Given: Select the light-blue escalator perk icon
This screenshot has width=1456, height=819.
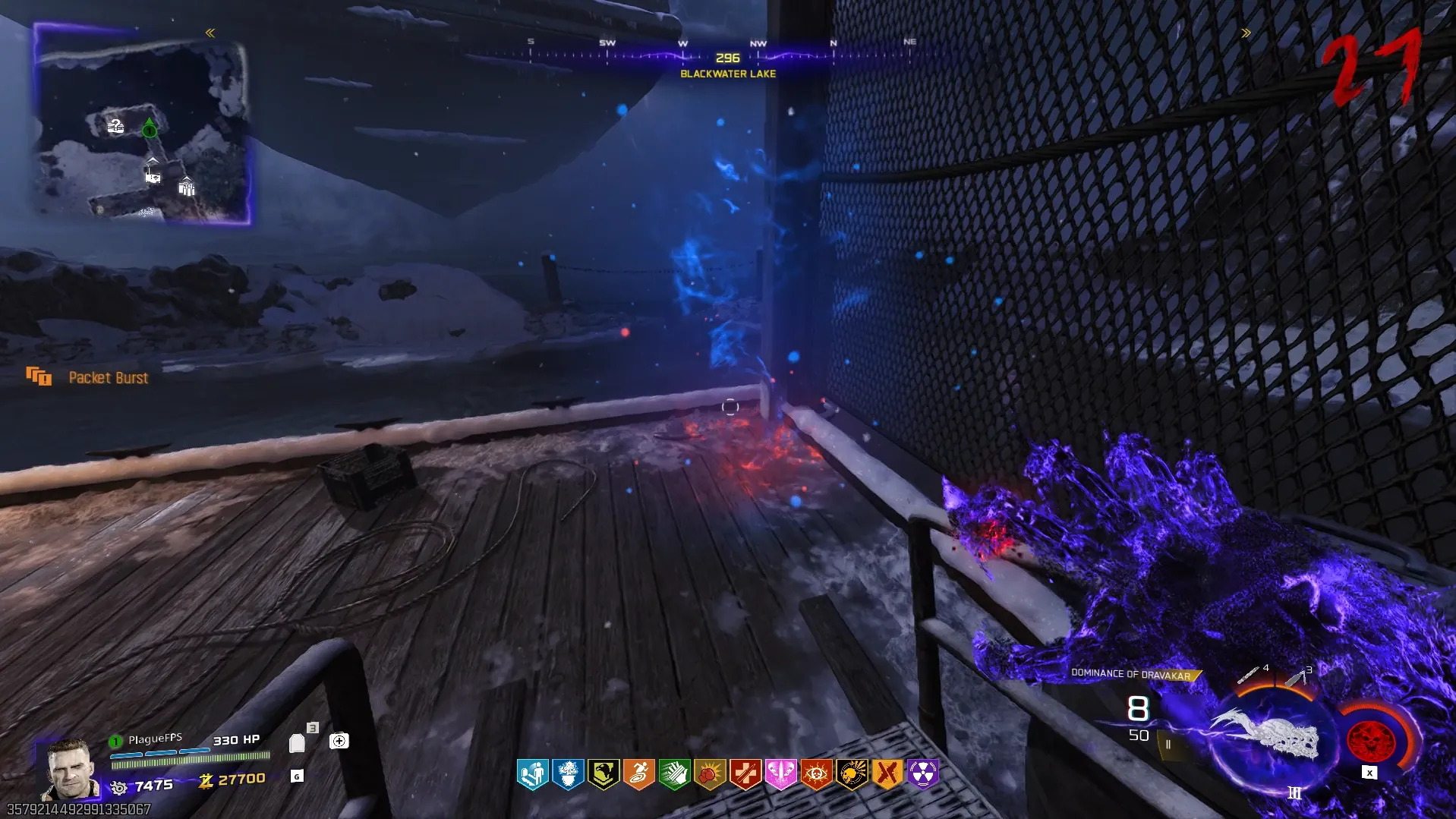Looking at the screenshot, I should (x=533, y=774).
